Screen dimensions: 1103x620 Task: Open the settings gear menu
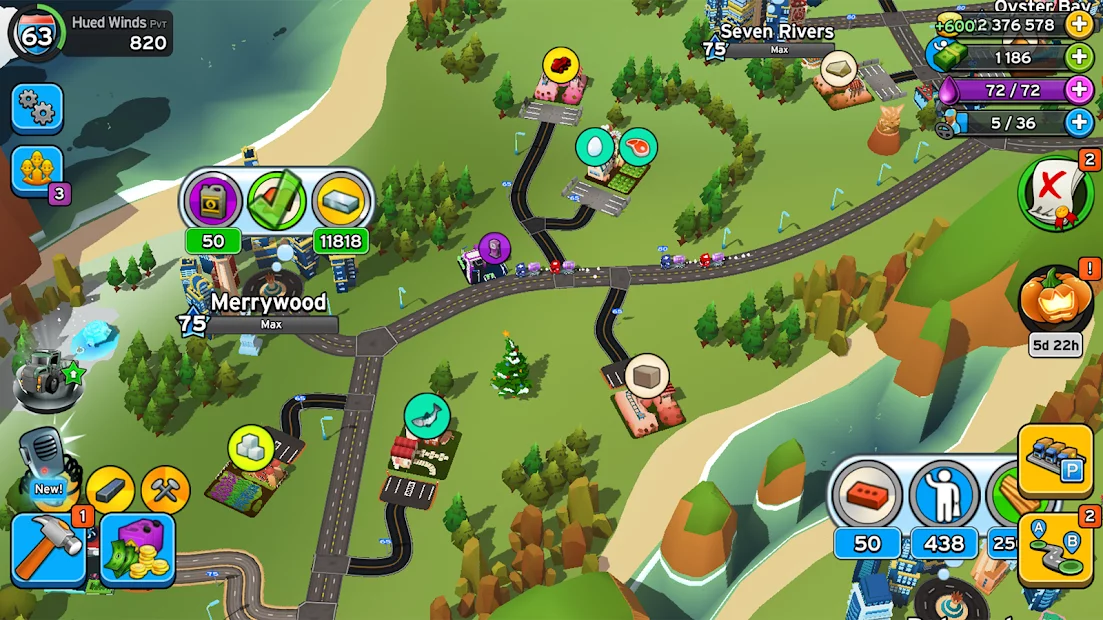(37, 109)
